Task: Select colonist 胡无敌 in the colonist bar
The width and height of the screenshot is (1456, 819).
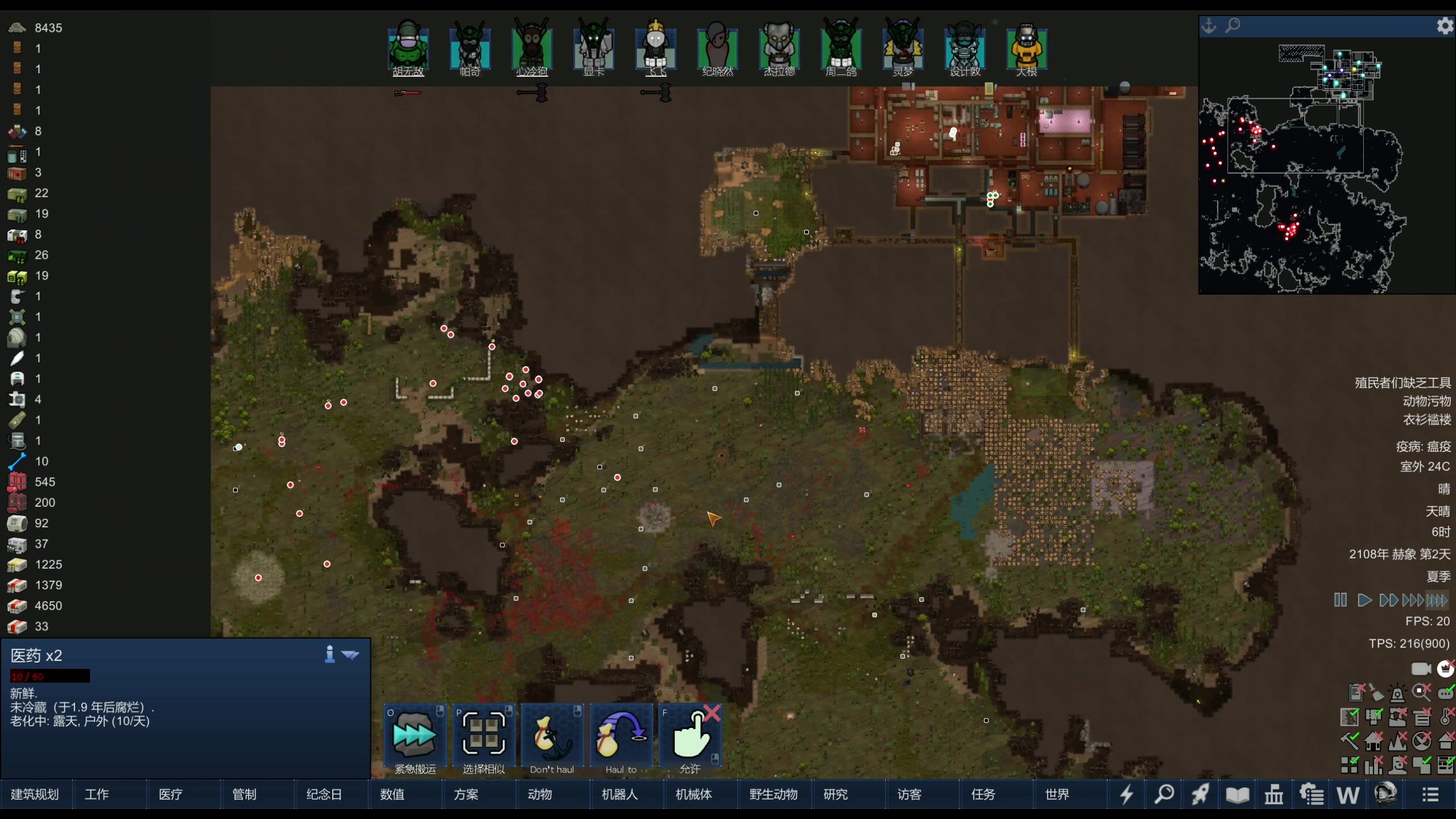Action: coord(408,47)
